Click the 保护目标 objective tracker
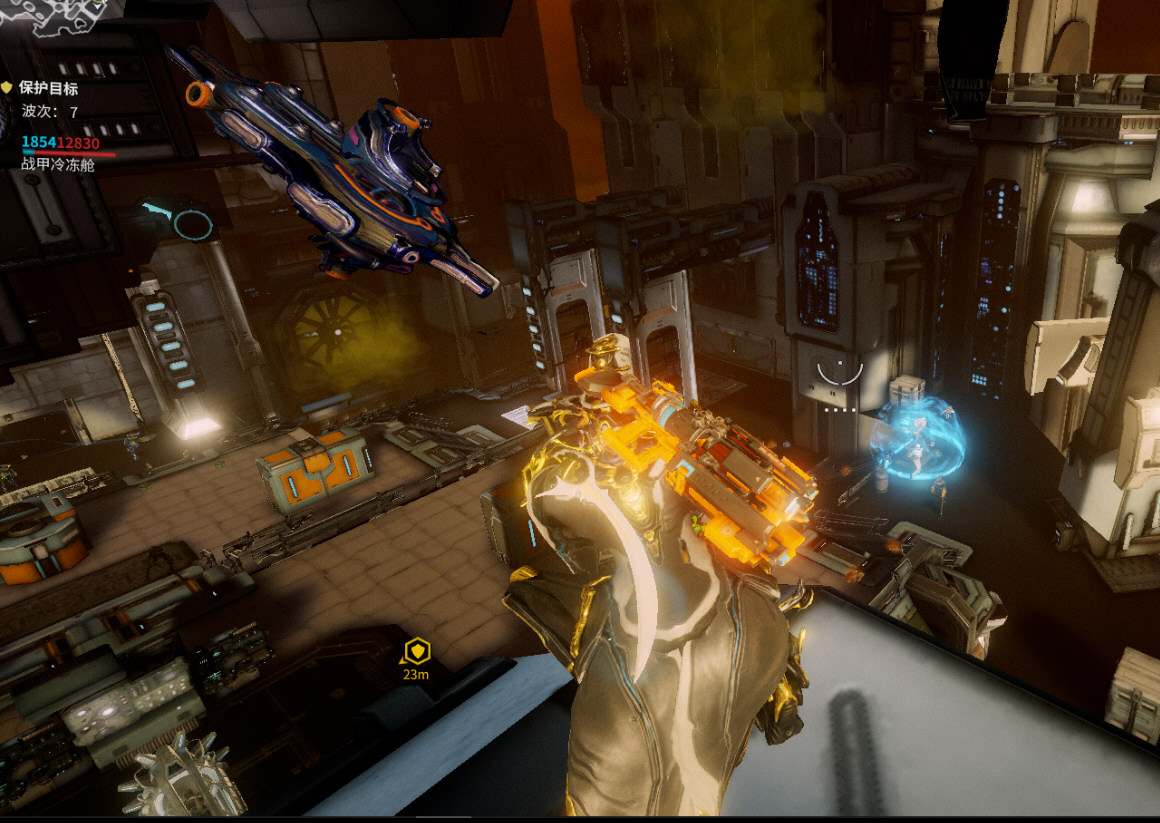Image resolution: width=1160 pixels, height=823 pixels. tap(48, 89)
